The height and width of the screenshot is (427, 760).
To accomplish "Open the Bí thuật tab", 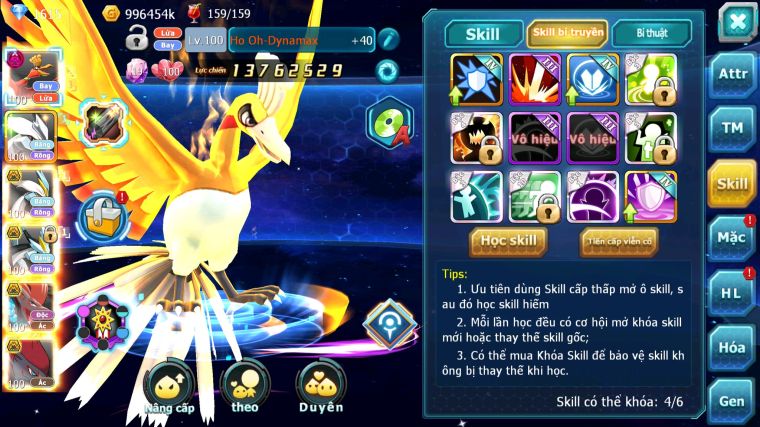I will click(x=649, y=33).
